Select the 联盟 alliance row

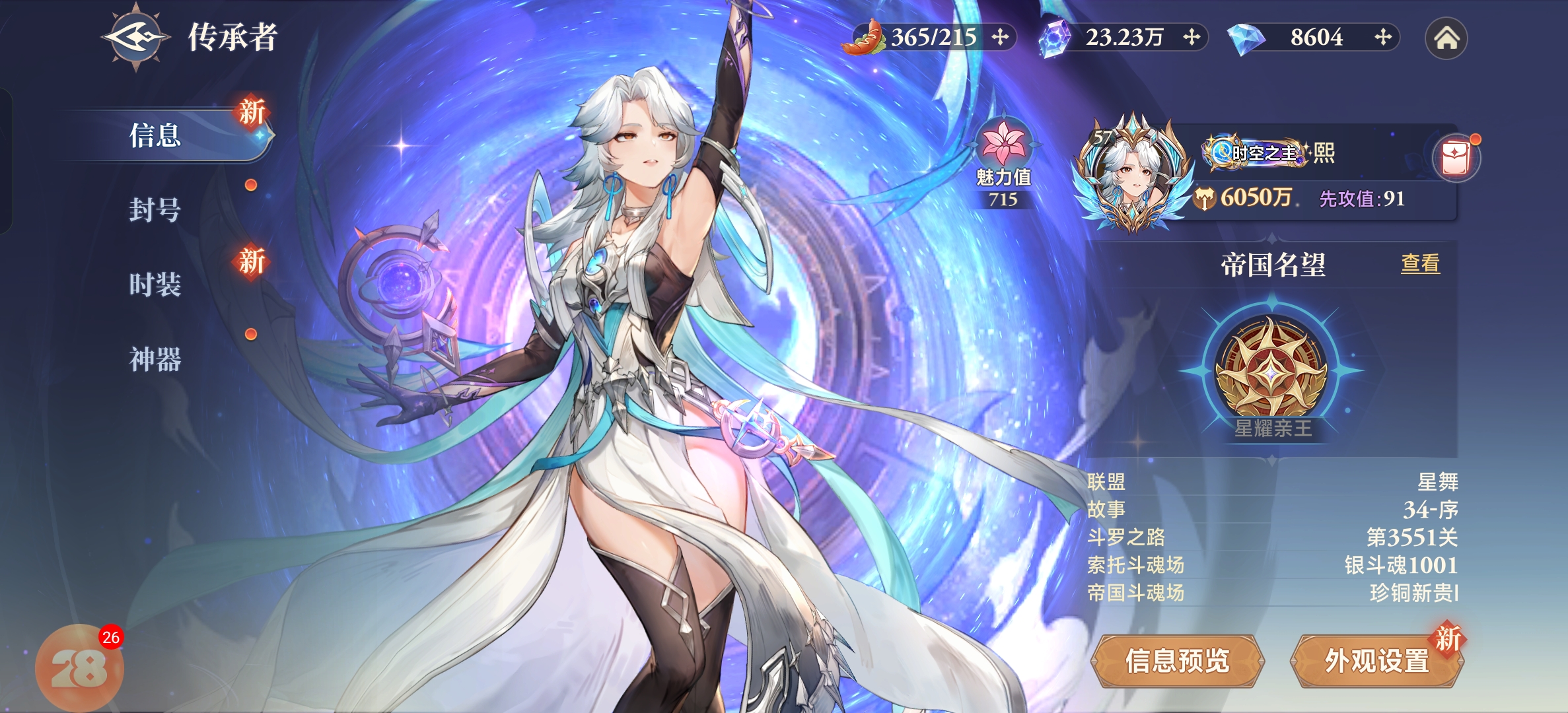[1271, 482]
